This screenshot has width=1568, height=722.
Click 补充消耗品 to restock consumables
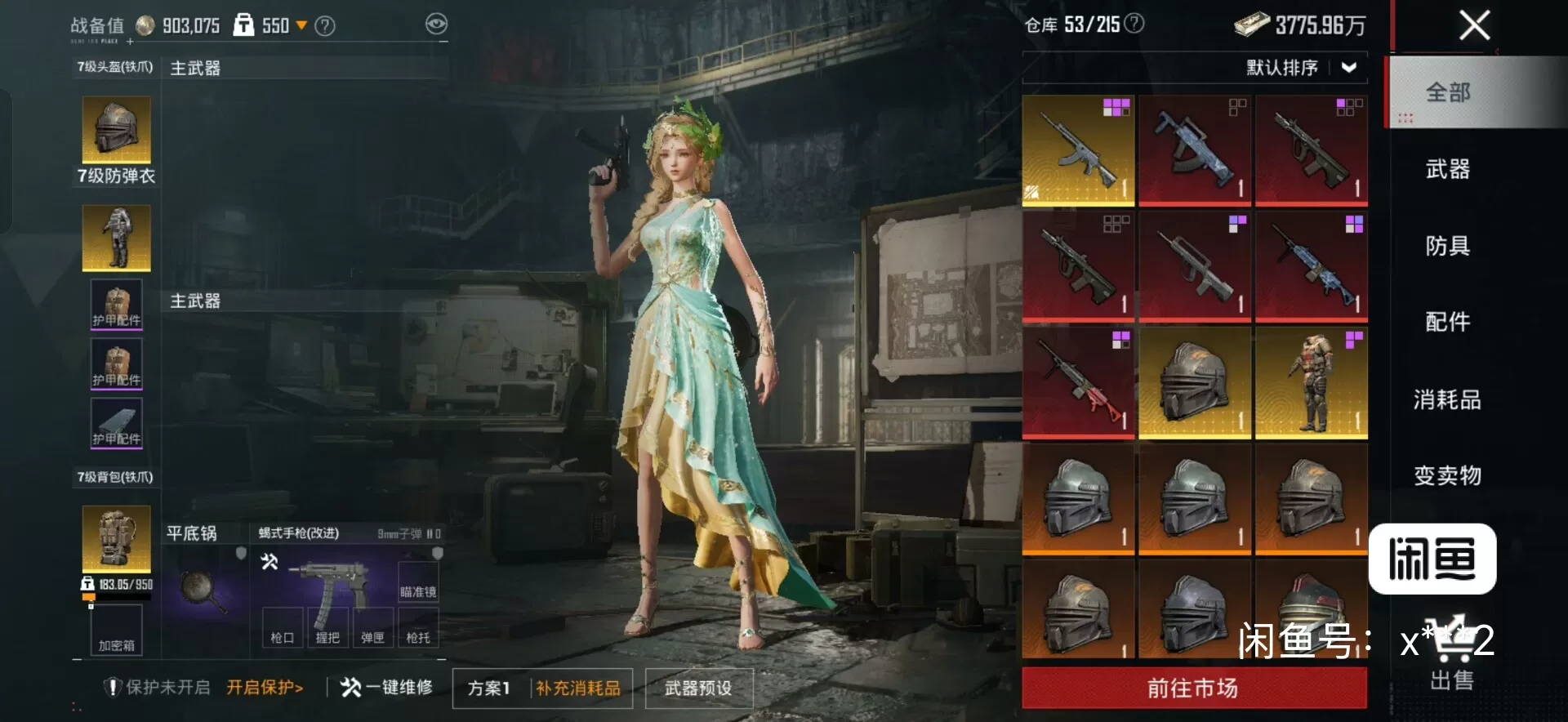tap(578, 689)
